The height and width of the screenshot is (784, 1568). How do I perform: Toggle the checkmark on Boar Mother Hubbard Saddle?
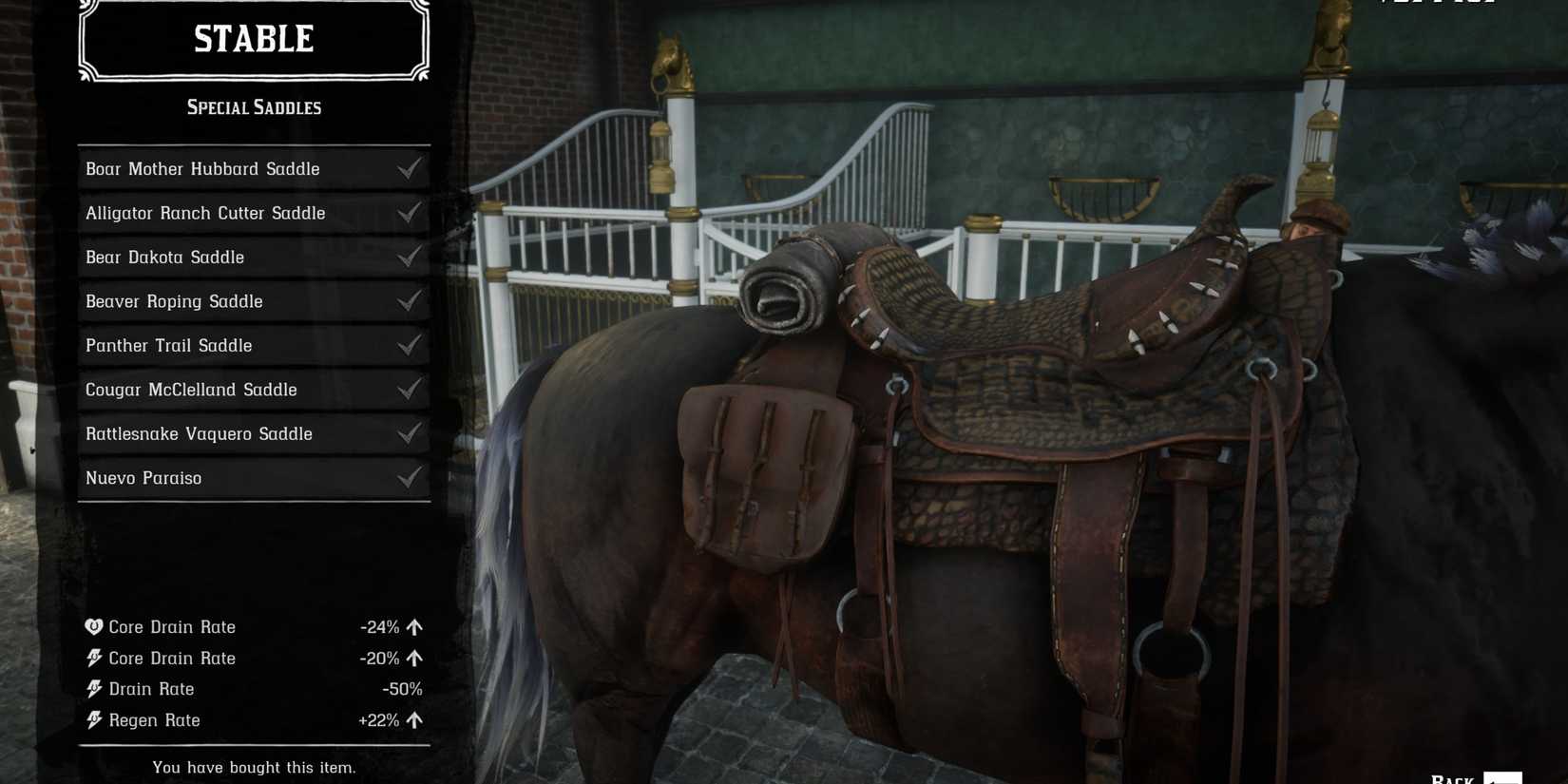tap(409, 168)
